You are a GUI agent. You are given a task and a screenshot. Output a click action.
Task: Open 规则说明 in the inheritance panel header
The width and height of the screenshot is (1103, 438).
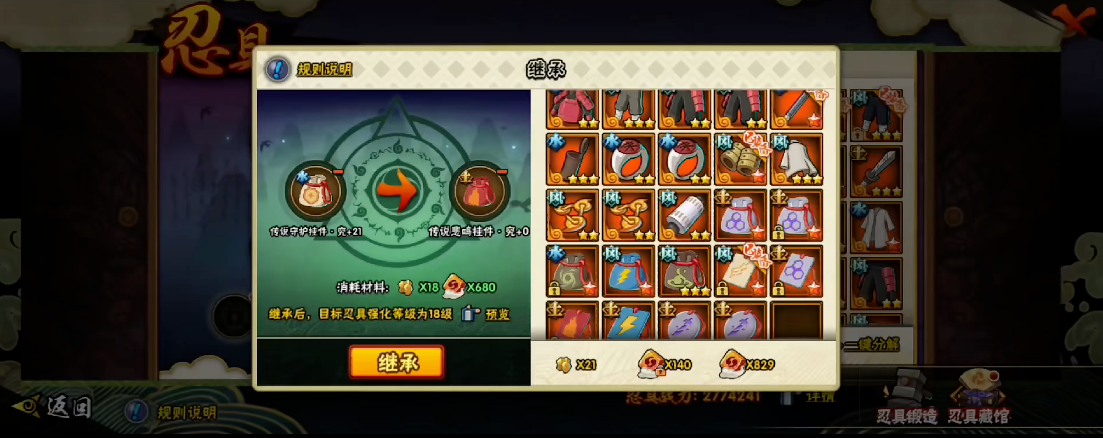[x=310, y=69]
